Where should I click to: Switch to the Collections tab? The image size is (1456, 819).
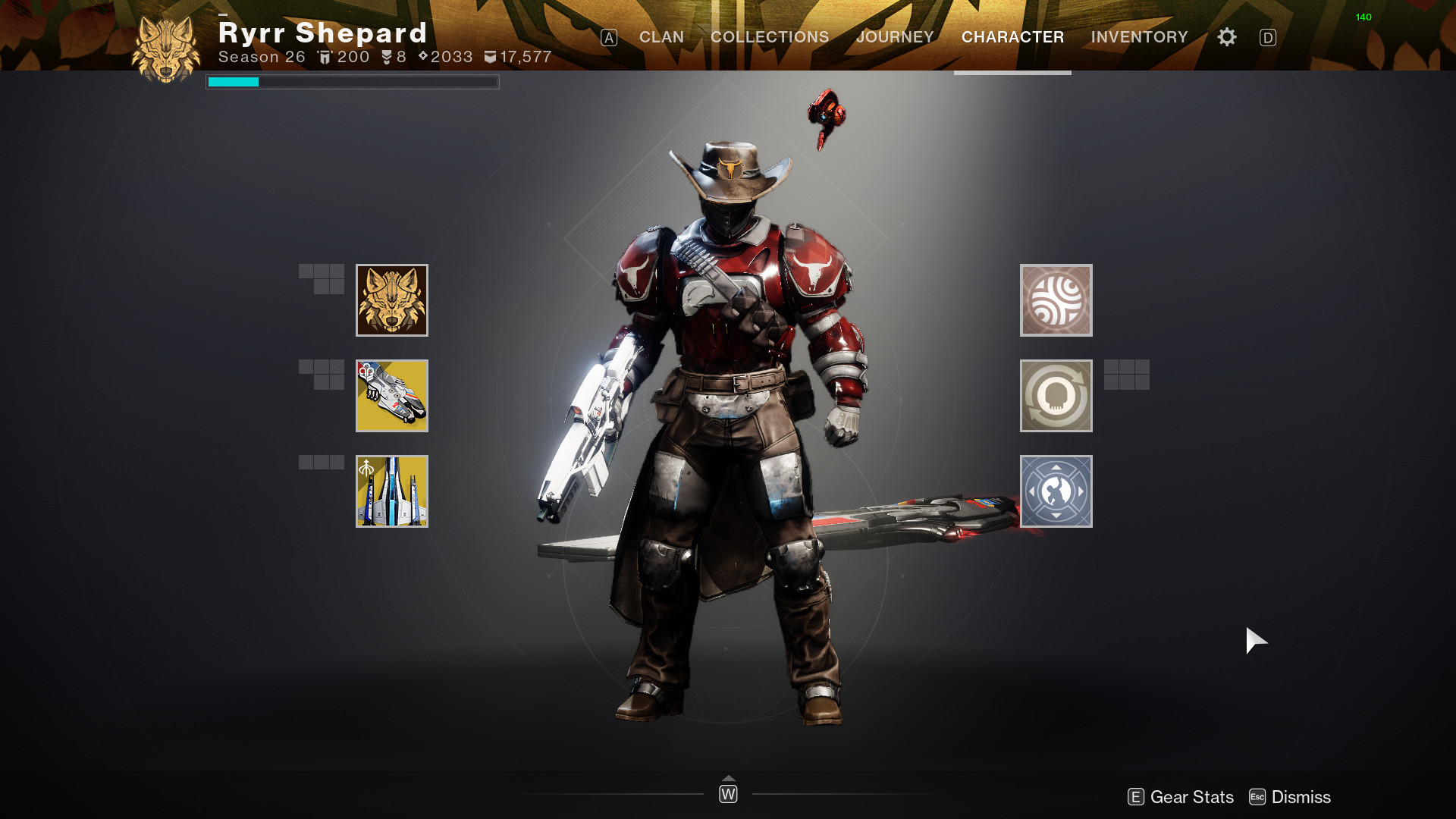769,37
